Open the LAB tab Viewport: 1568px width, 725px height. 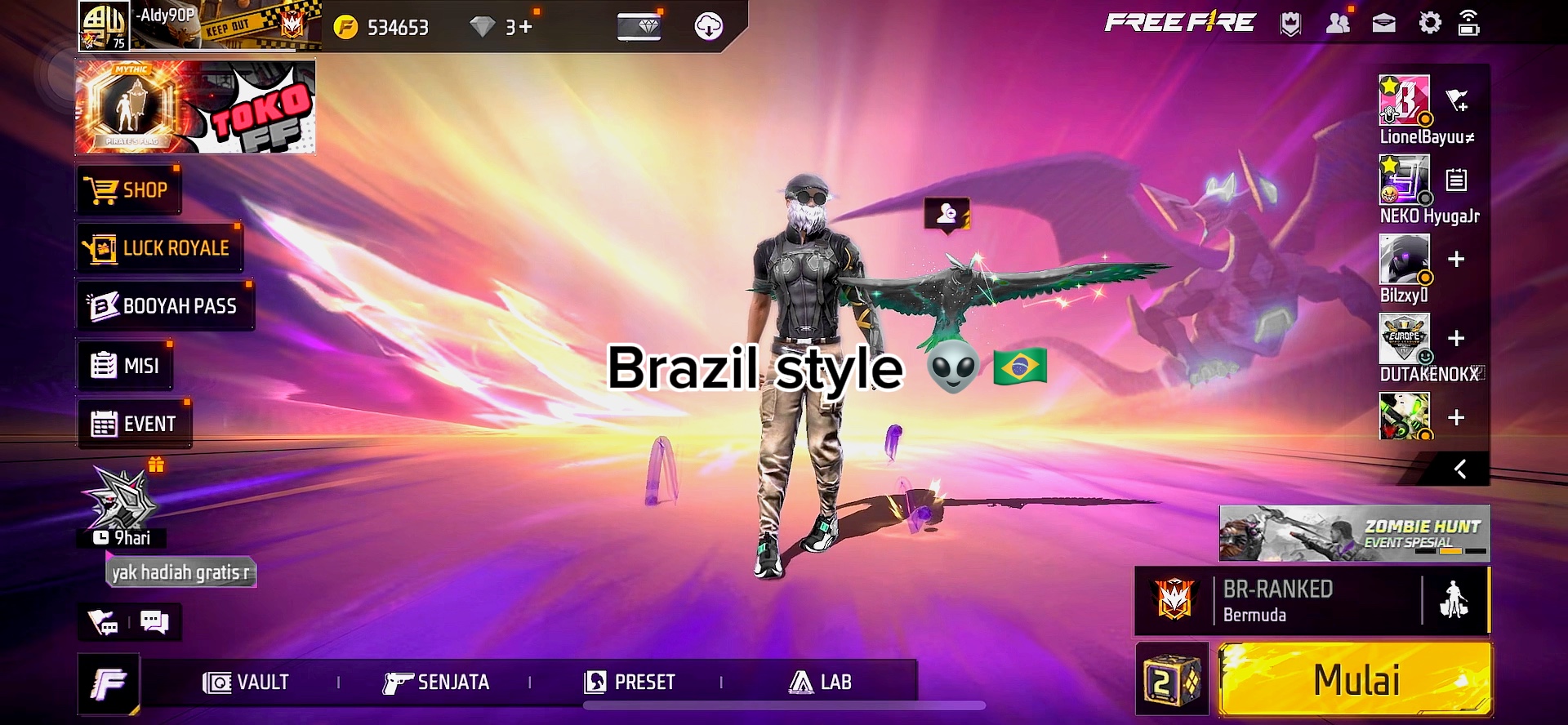pyautogui.click(x=821, y=682)
